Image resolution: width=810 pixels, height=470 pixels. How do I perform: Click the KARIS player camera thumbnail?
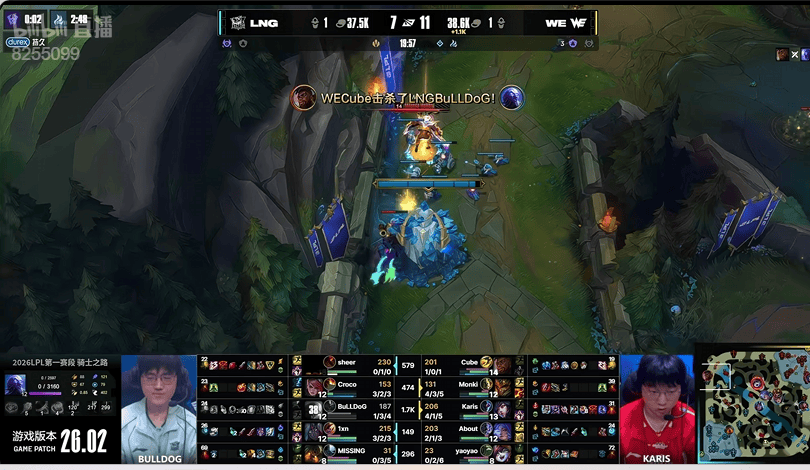click(x=657, y=408)
